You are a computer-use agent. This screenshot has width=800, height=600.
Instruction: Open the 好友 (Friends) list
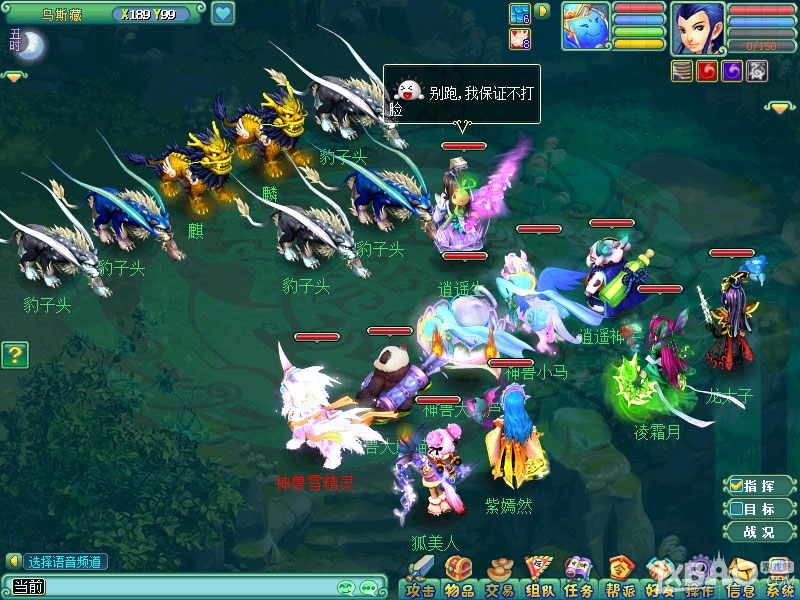click(x=658, y=577)
